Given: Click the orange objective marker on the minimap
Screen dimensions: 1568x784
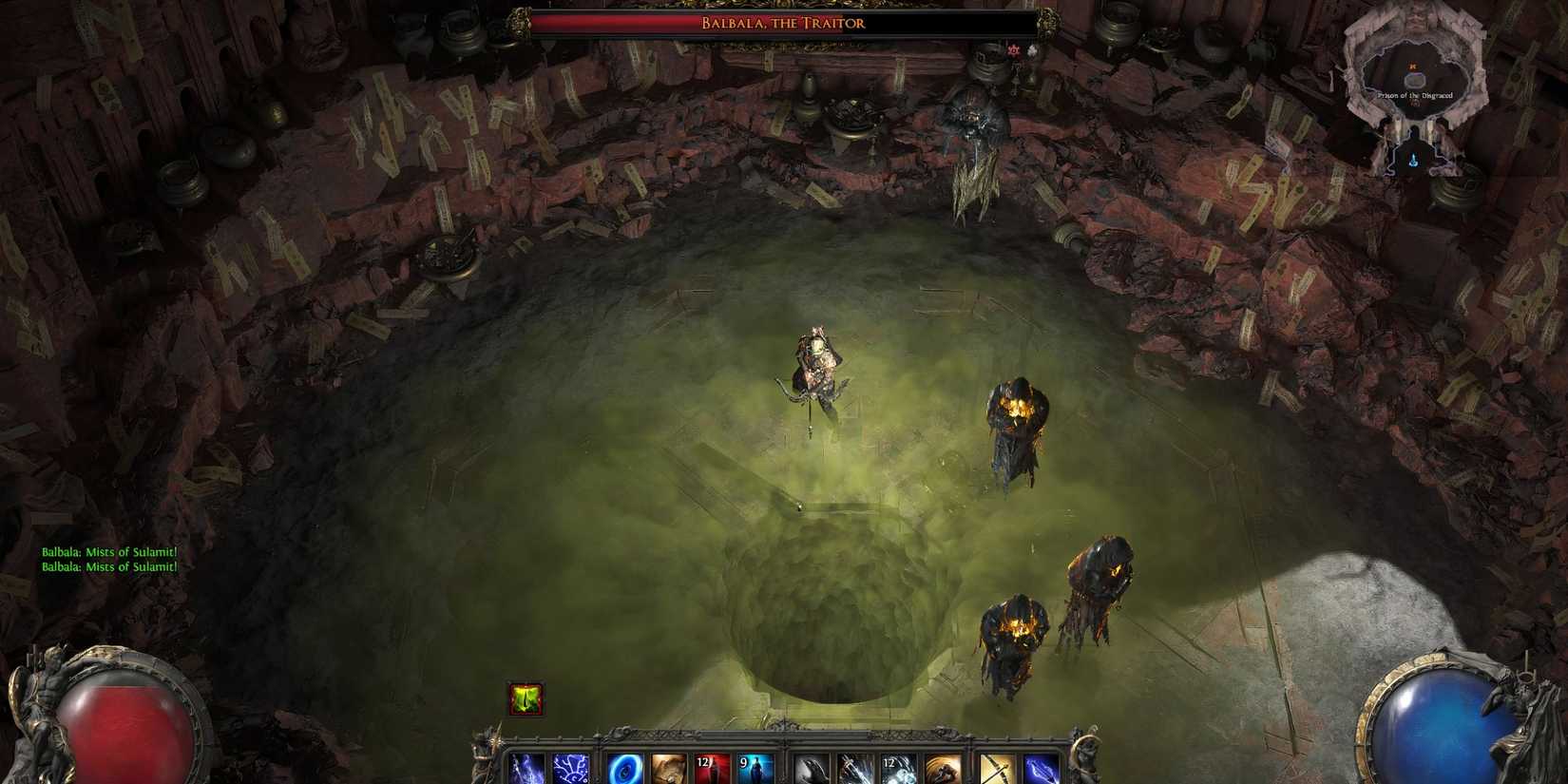Looking at the screenshot, I should pyautogui.click(x=1413, y=67).
